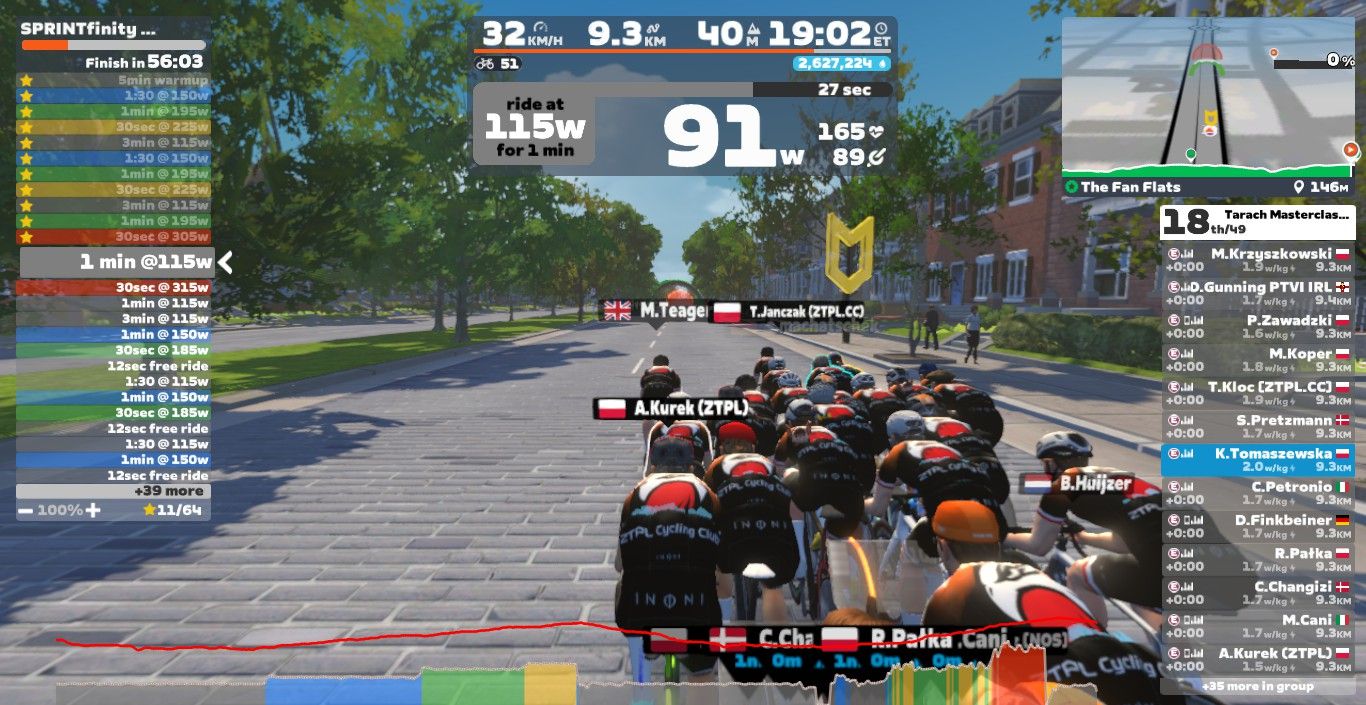
Task: Open the Tarach Masterclass group header
Action: pos(1258,221)
